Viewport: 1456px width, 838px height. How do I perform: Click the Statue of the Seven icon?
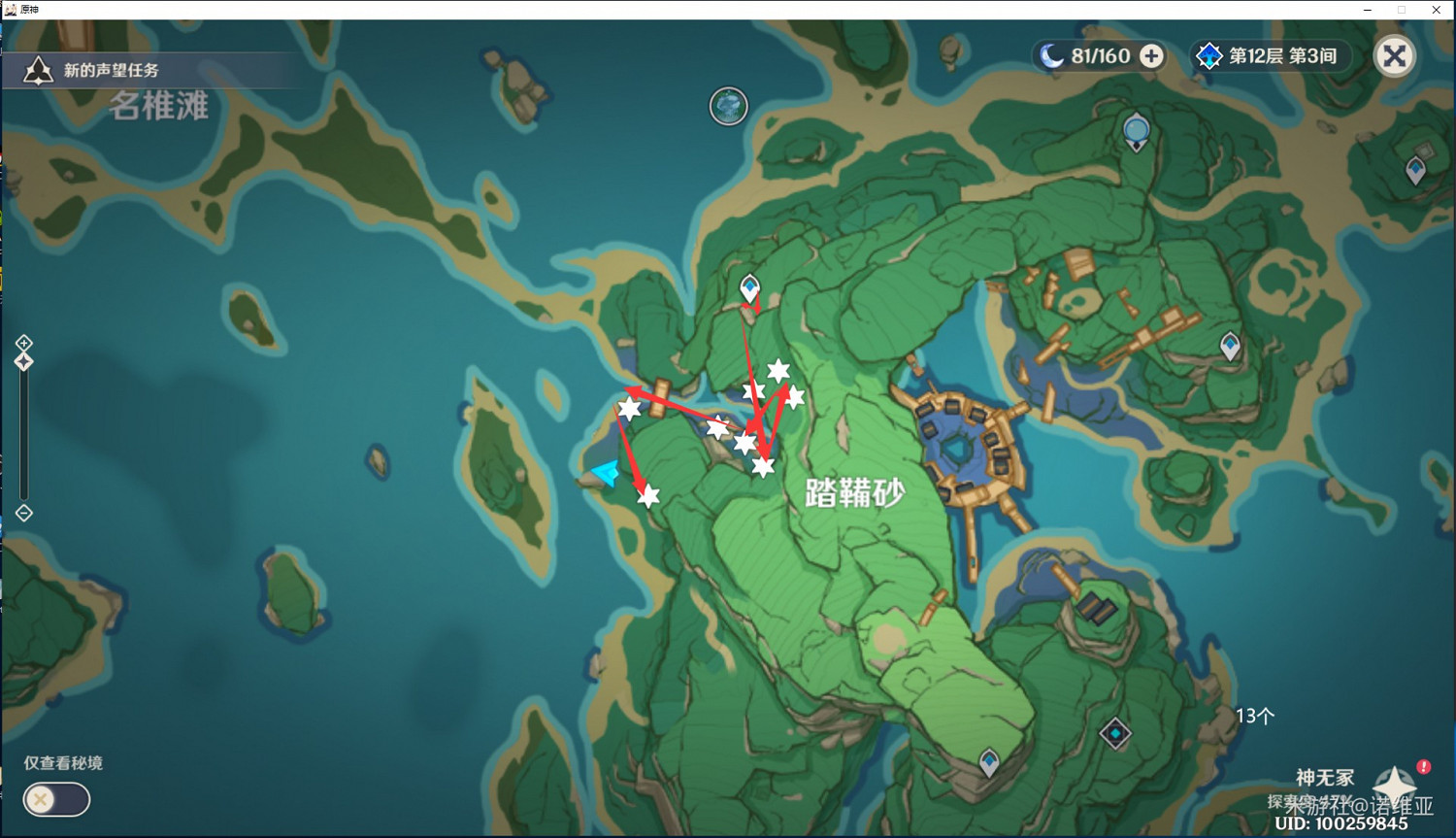click(1136, 127)
